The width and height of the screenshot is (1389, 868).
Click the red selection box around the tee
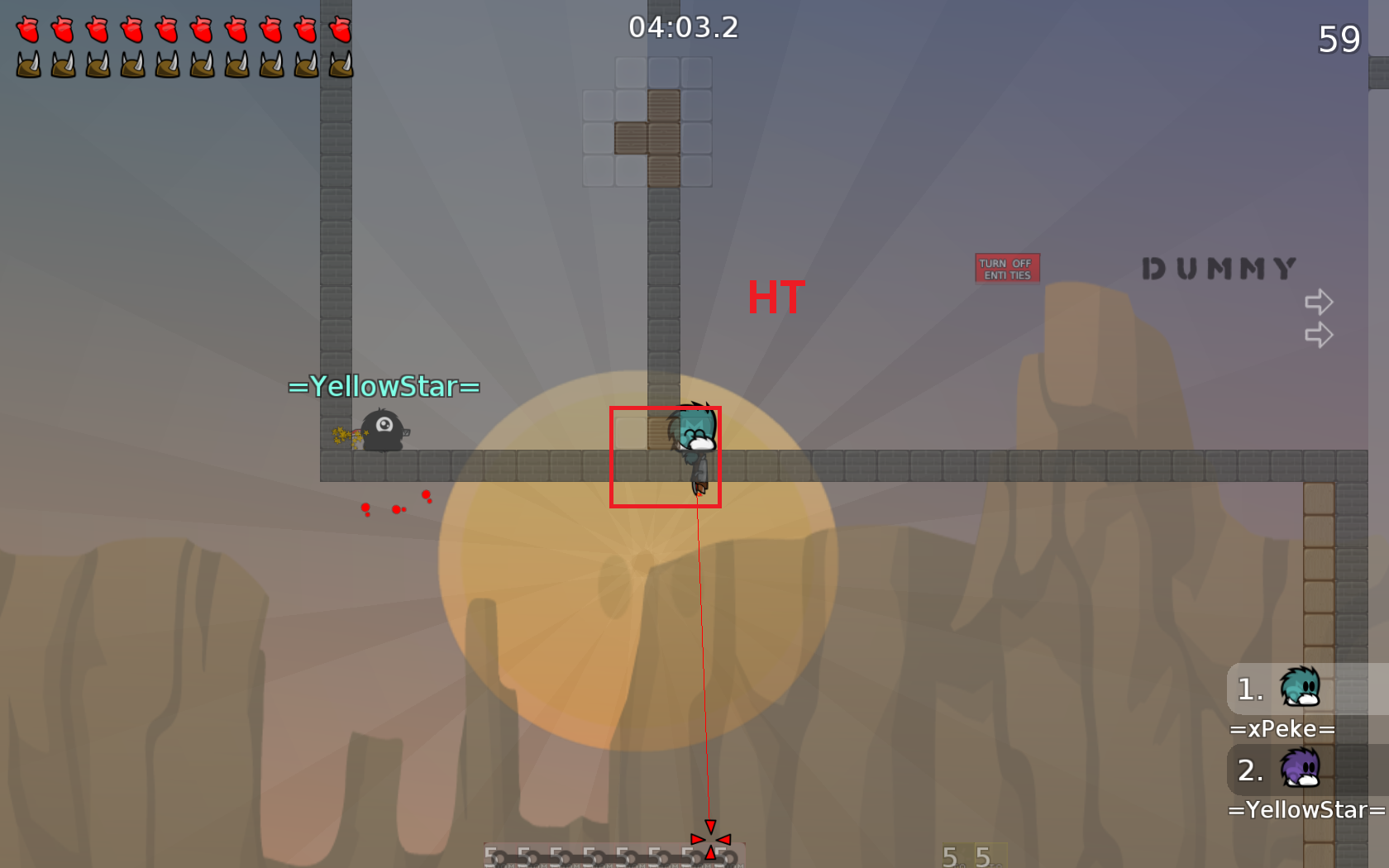(x=666, y=456)
